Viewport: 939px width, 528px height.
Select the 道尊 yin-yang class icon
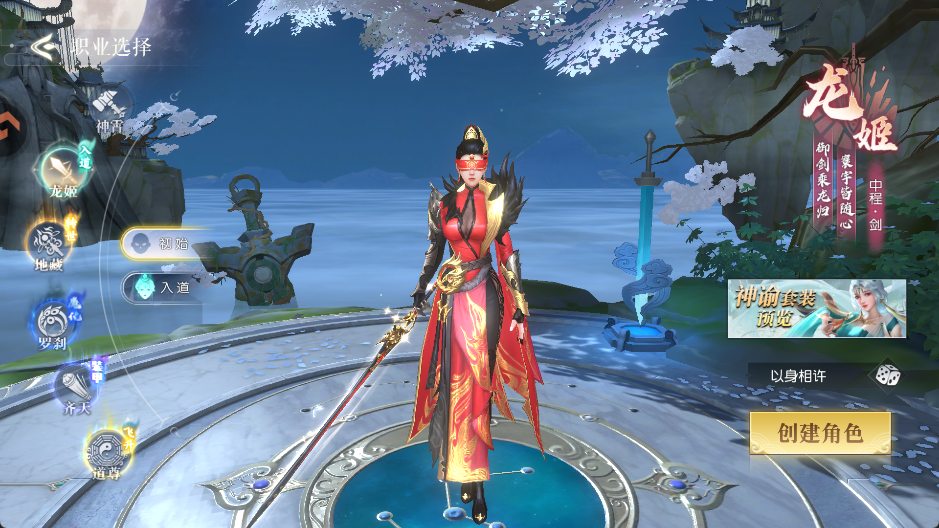105,449
